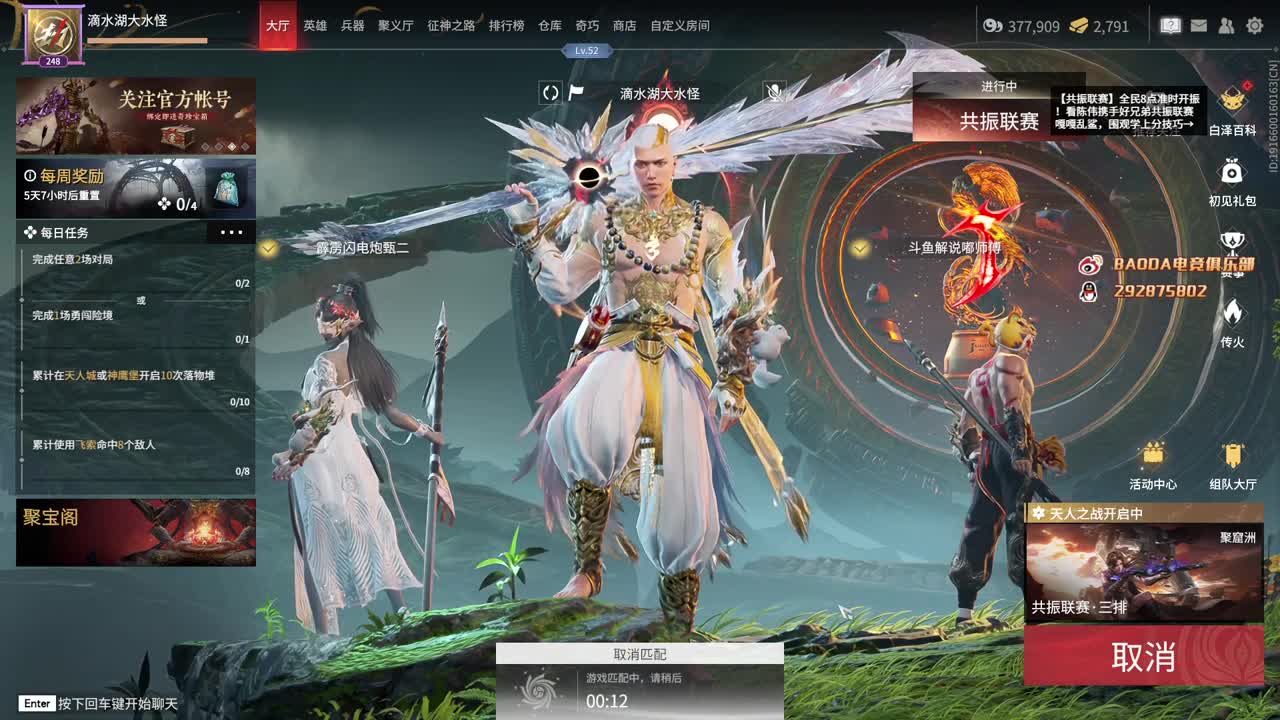Open the mail envelope icon
This screenshot has height=720, width=1280.
pyautogui.click(x=1198, y=25)
